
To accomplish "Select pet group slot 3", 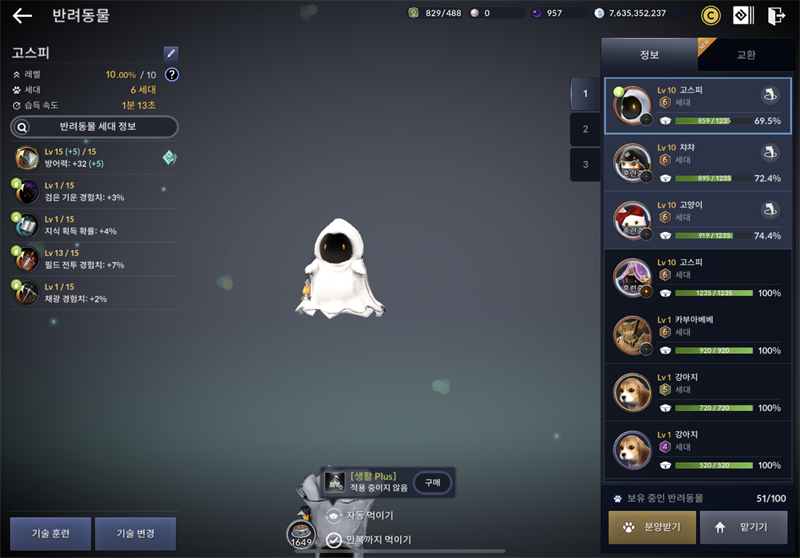I will coord(585,164).
